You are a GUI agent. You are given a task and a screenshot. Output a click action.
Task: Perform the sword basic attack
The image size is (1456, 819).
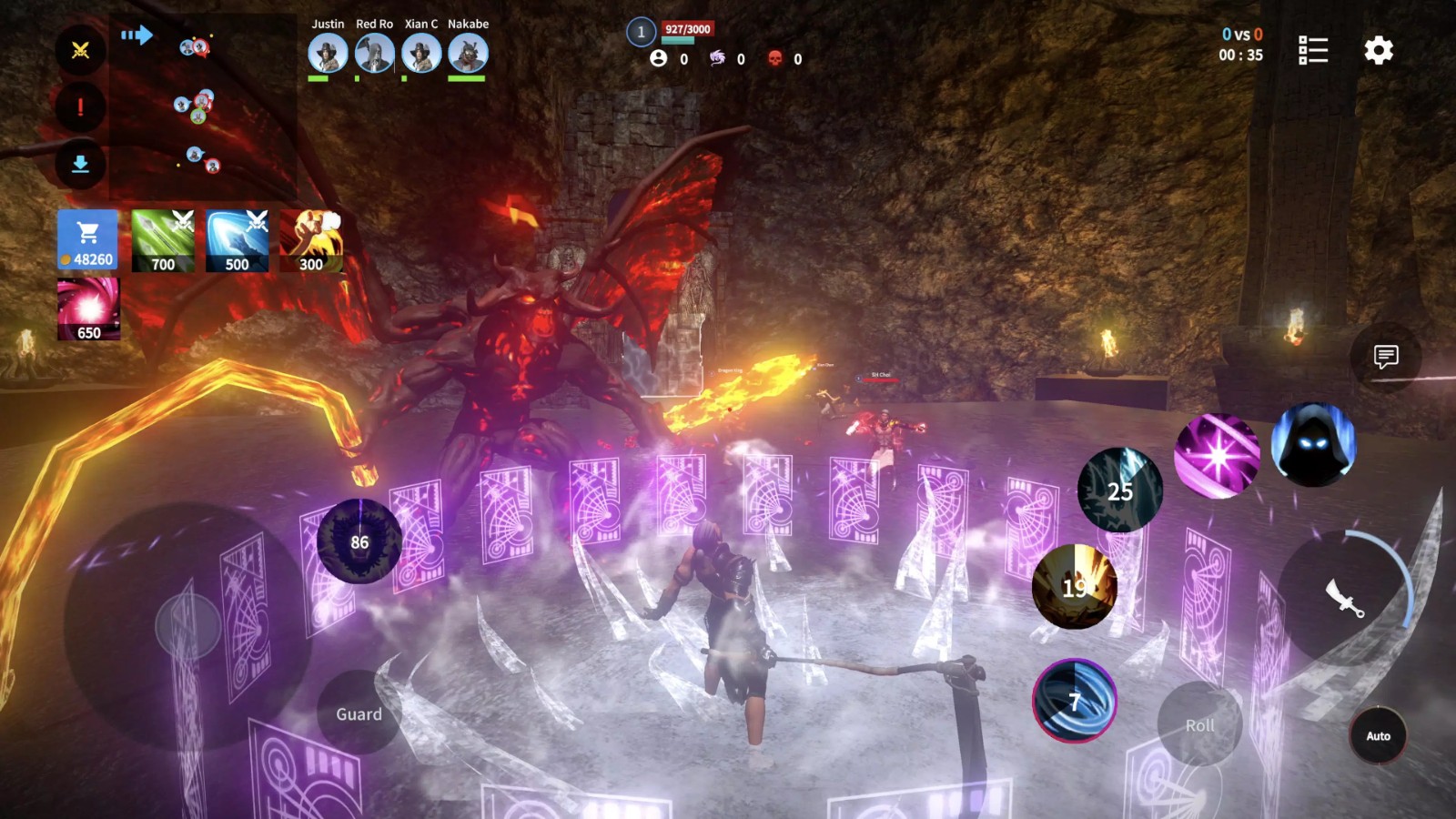[1345, 598]
